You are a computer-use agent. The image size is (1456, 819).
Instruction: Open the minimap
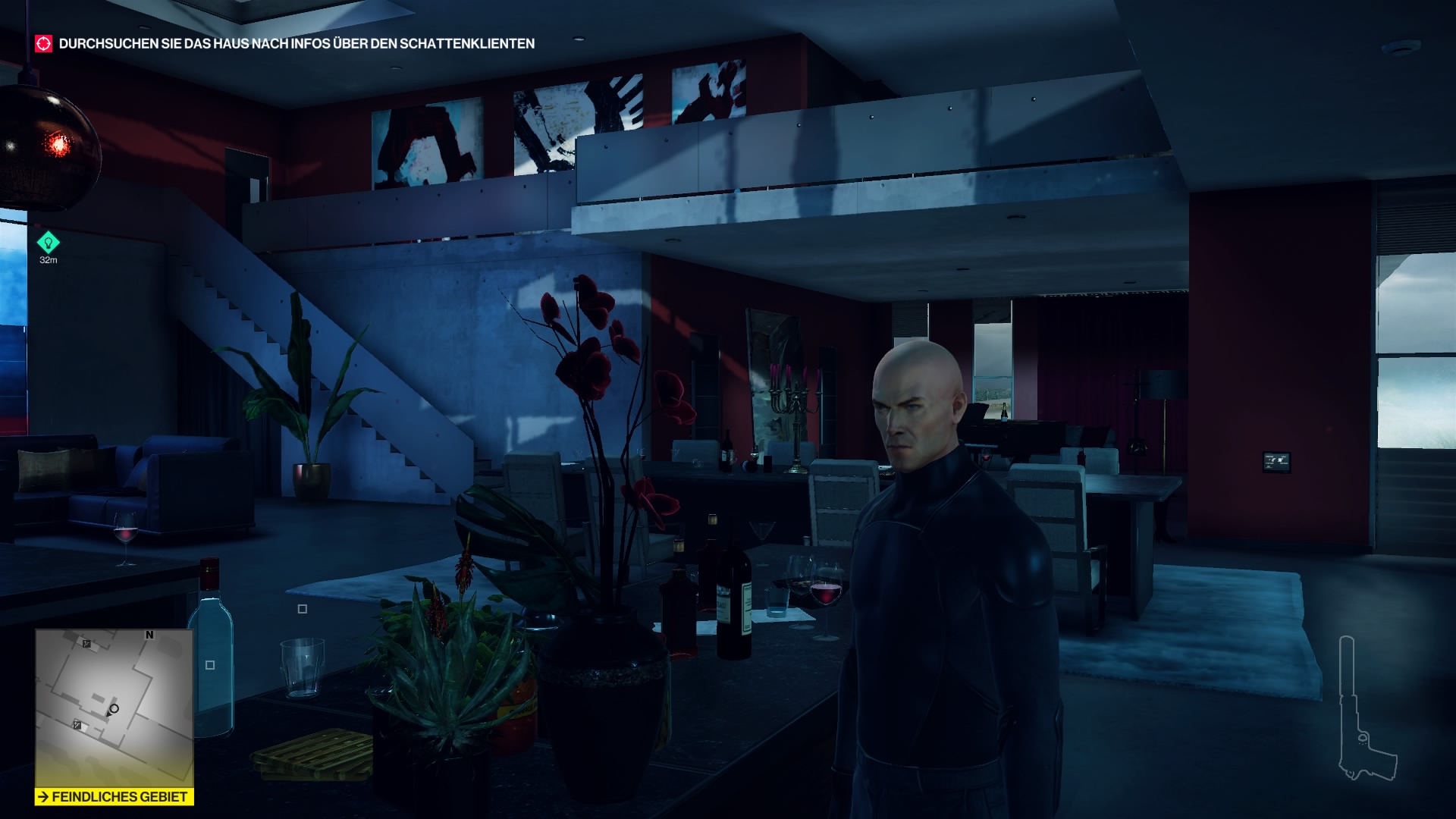pos(114,708)
